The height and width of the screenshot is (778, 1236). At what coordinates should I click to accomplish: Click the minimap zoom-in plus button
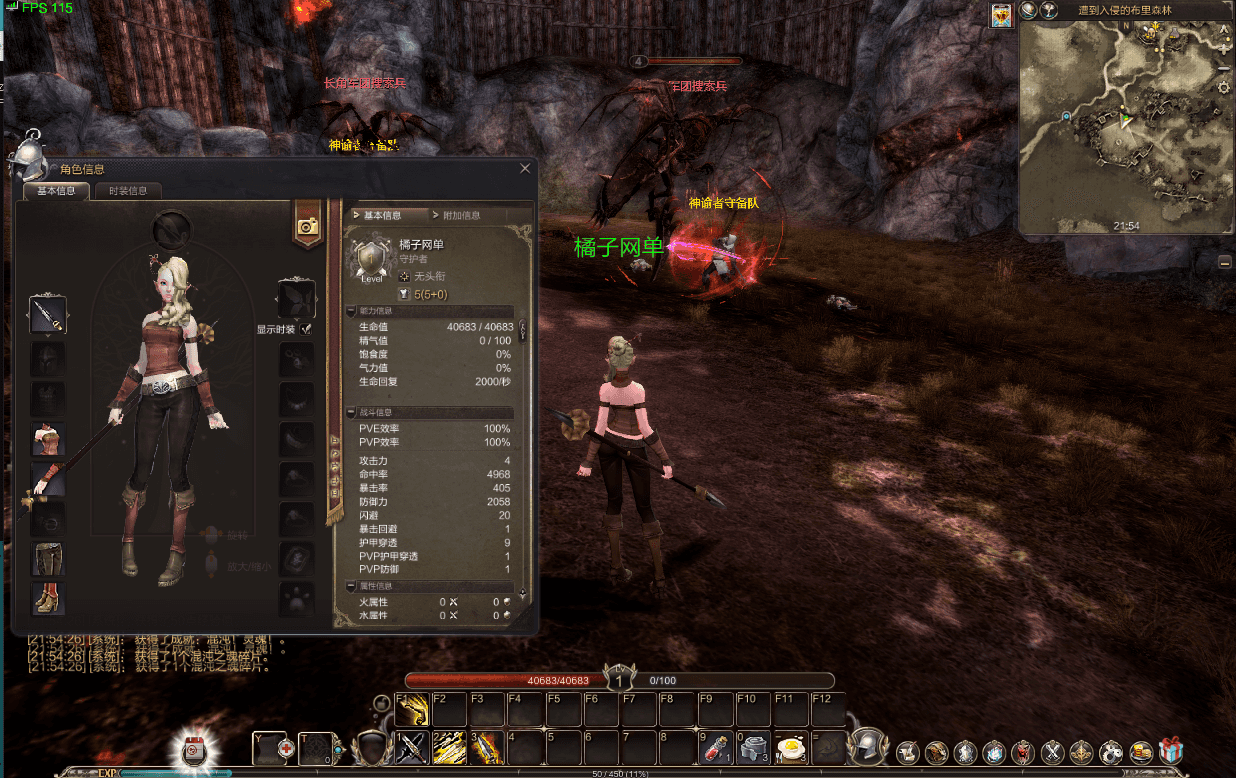(x=1224, y=46)
